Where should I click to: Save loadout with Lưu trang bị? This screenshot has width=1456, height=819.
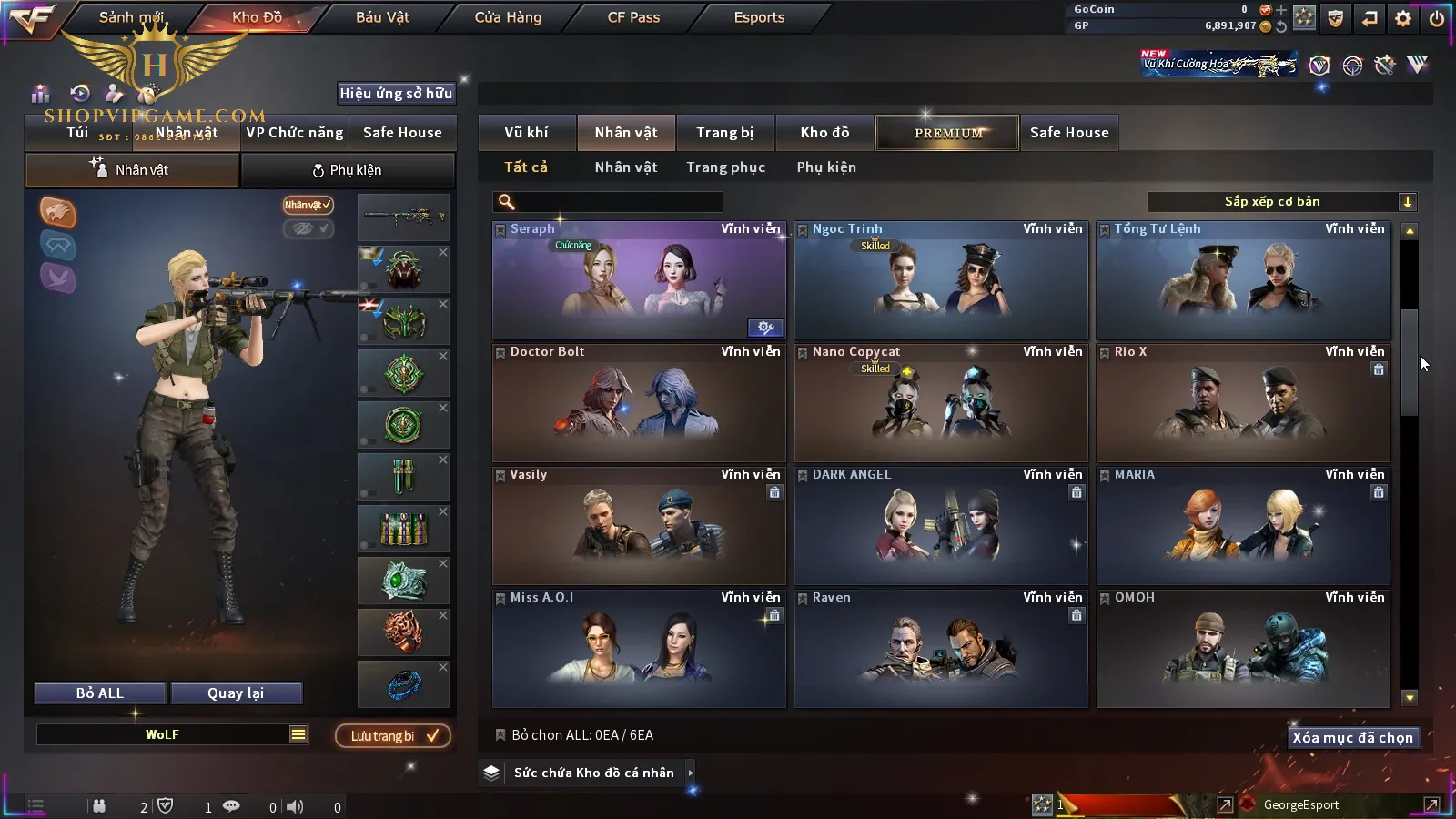pos(393,736)
